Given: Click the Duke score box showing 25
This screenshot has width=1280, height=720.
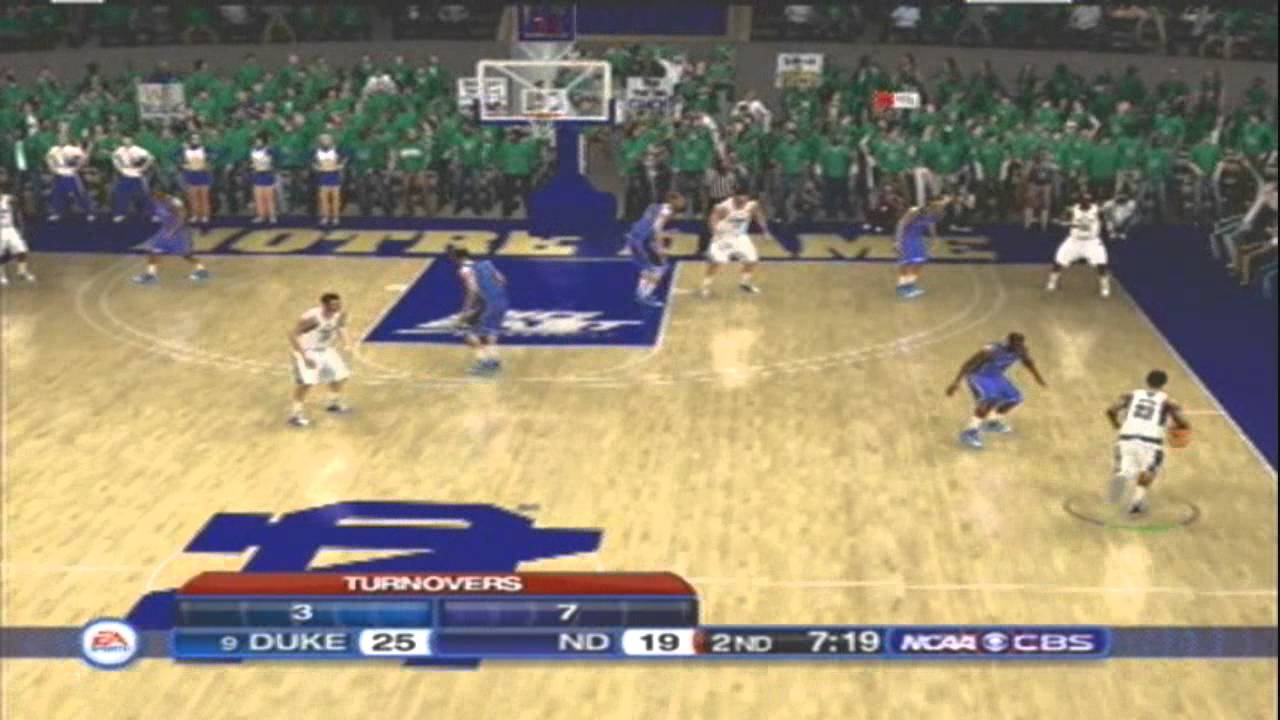Looking at the screenshot, I should pyautogui.click(x=393, y=641).
